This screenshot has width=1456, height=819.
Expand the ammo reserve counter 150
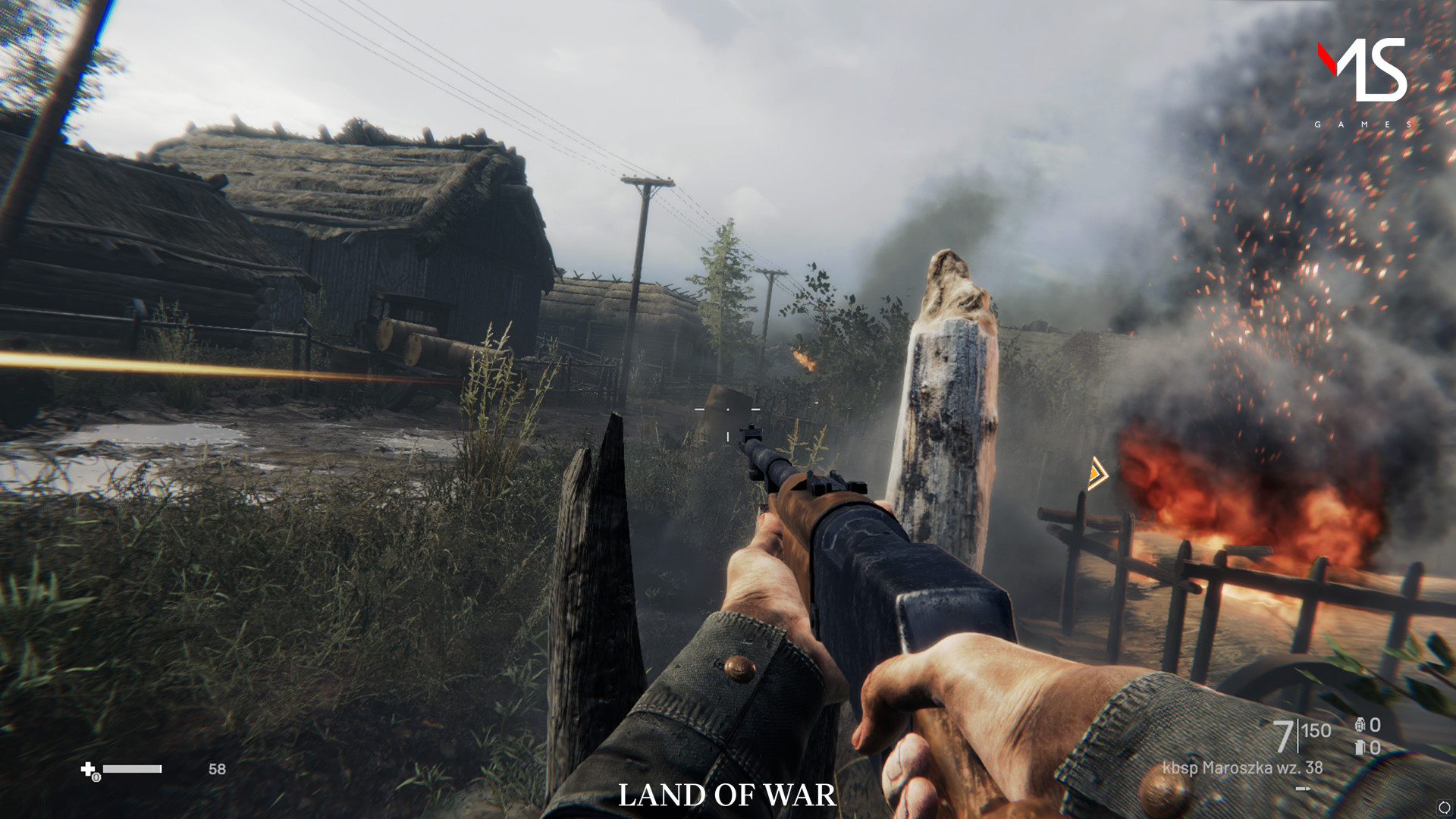1316,730
